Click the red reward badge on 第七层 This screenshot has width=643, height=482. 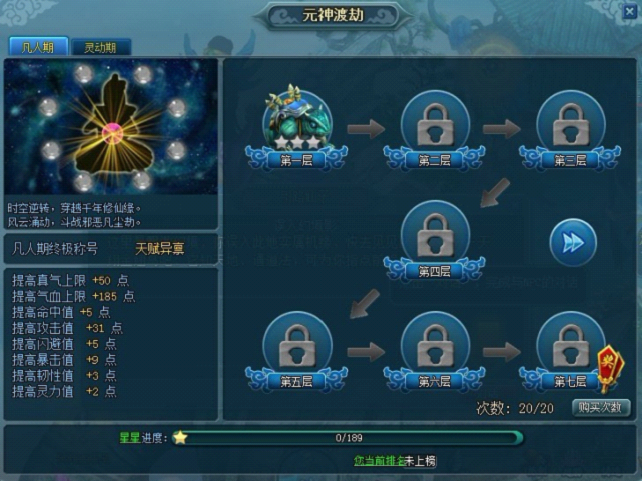[606, 366]
